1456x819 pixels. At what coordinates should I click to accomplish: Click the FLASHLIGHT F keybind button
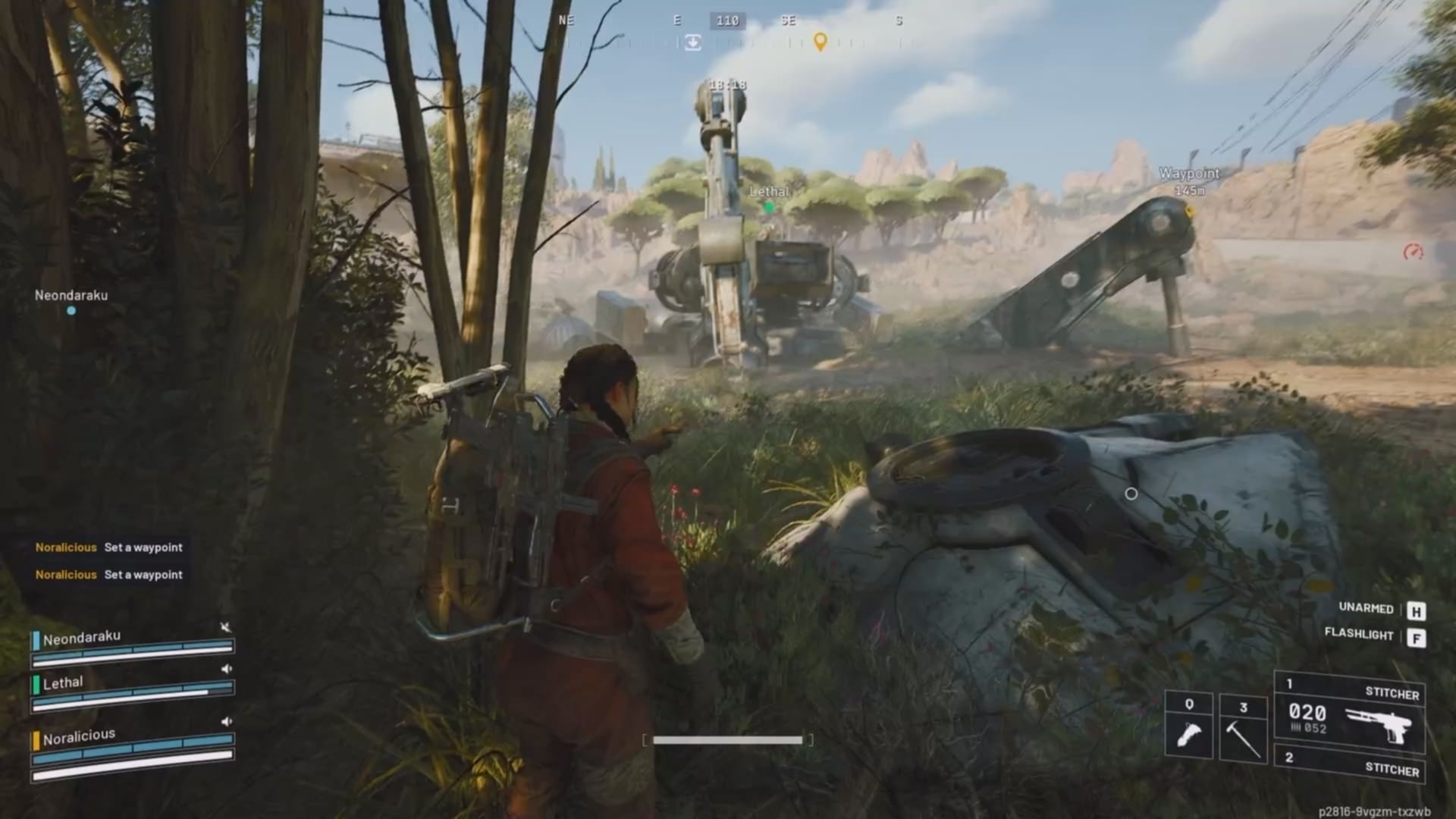point(1418,638)
